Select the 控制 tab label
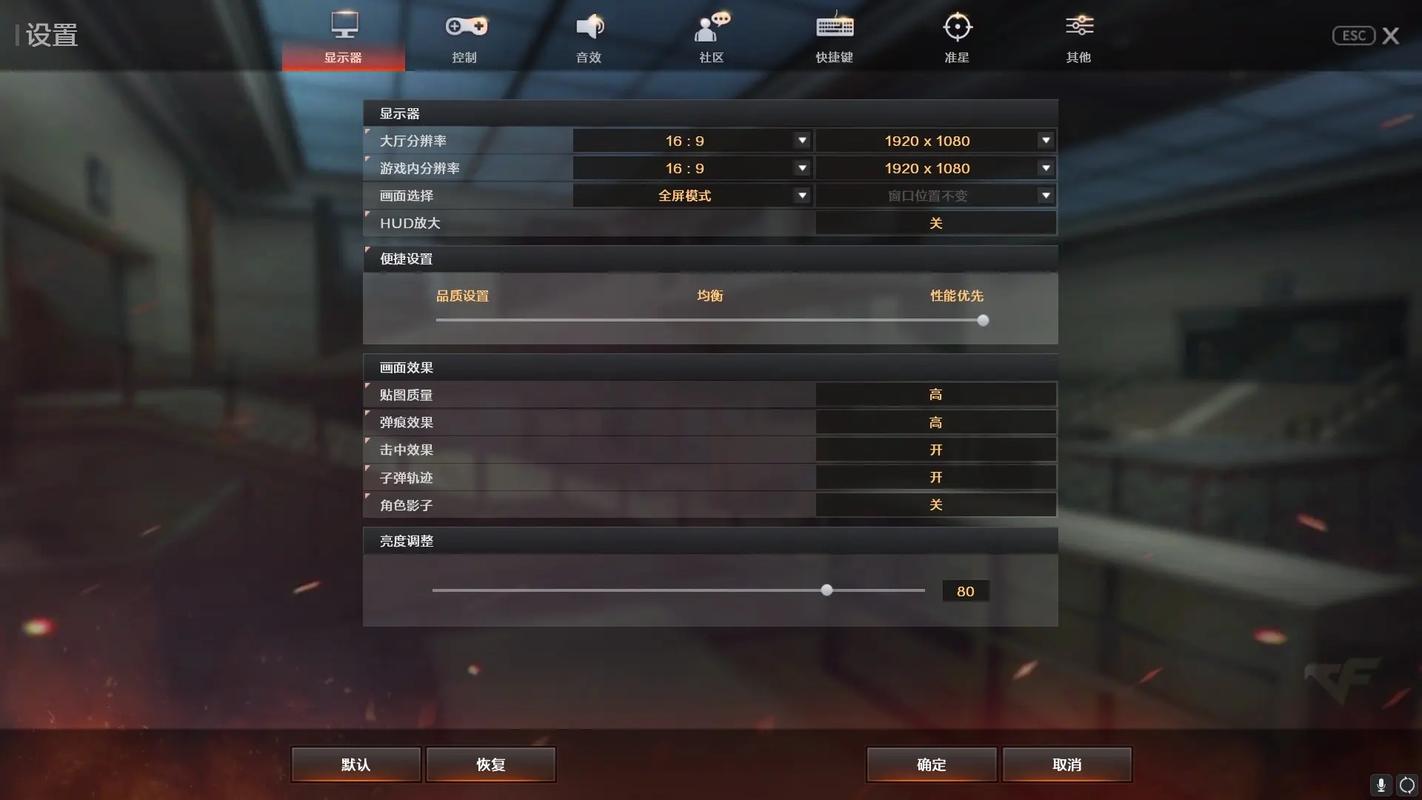The width and height of the screenshot is (1422, 800). [x=465, y=57]
